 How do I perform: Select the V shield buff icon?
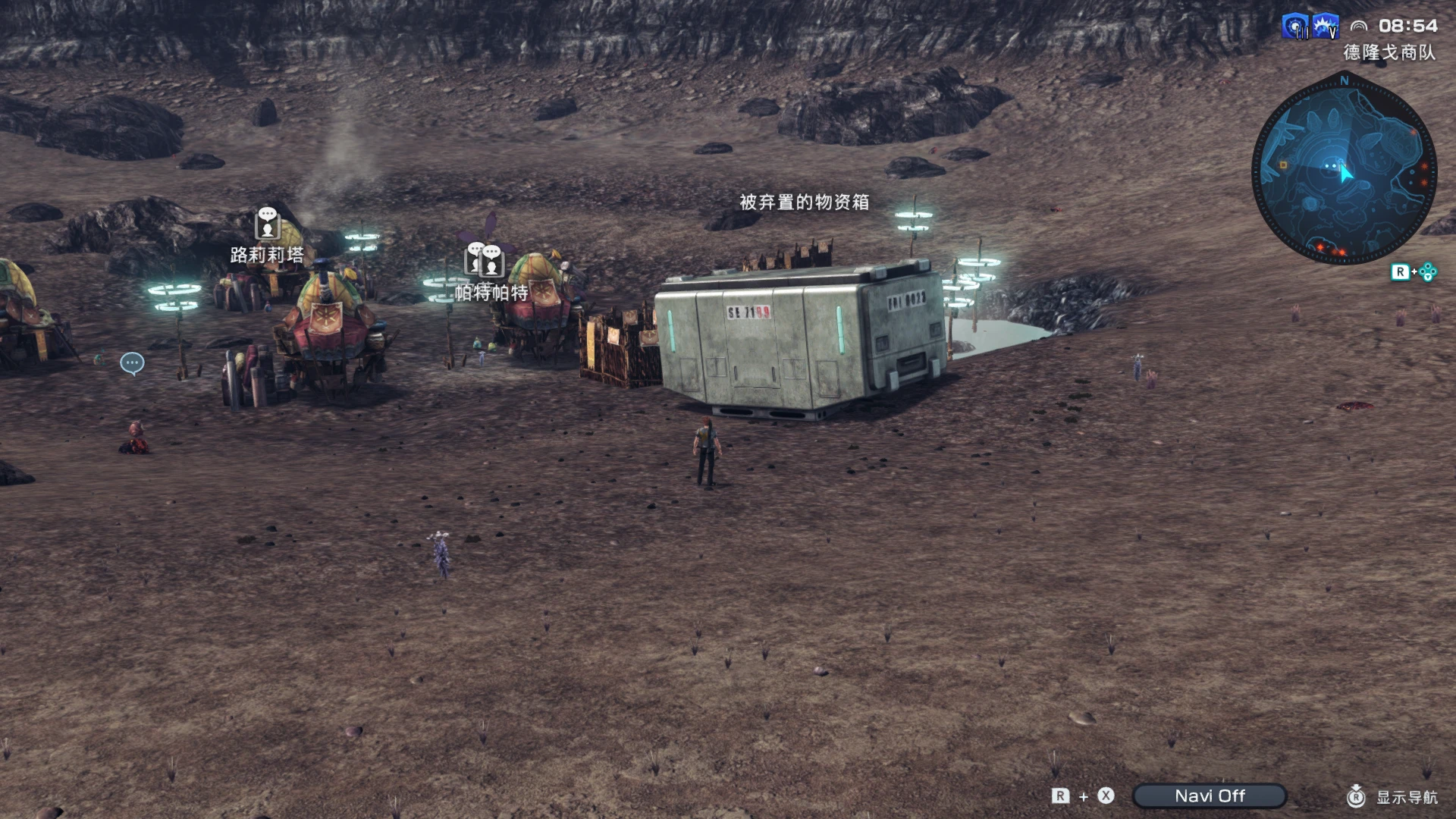(x=1325, y=25)
